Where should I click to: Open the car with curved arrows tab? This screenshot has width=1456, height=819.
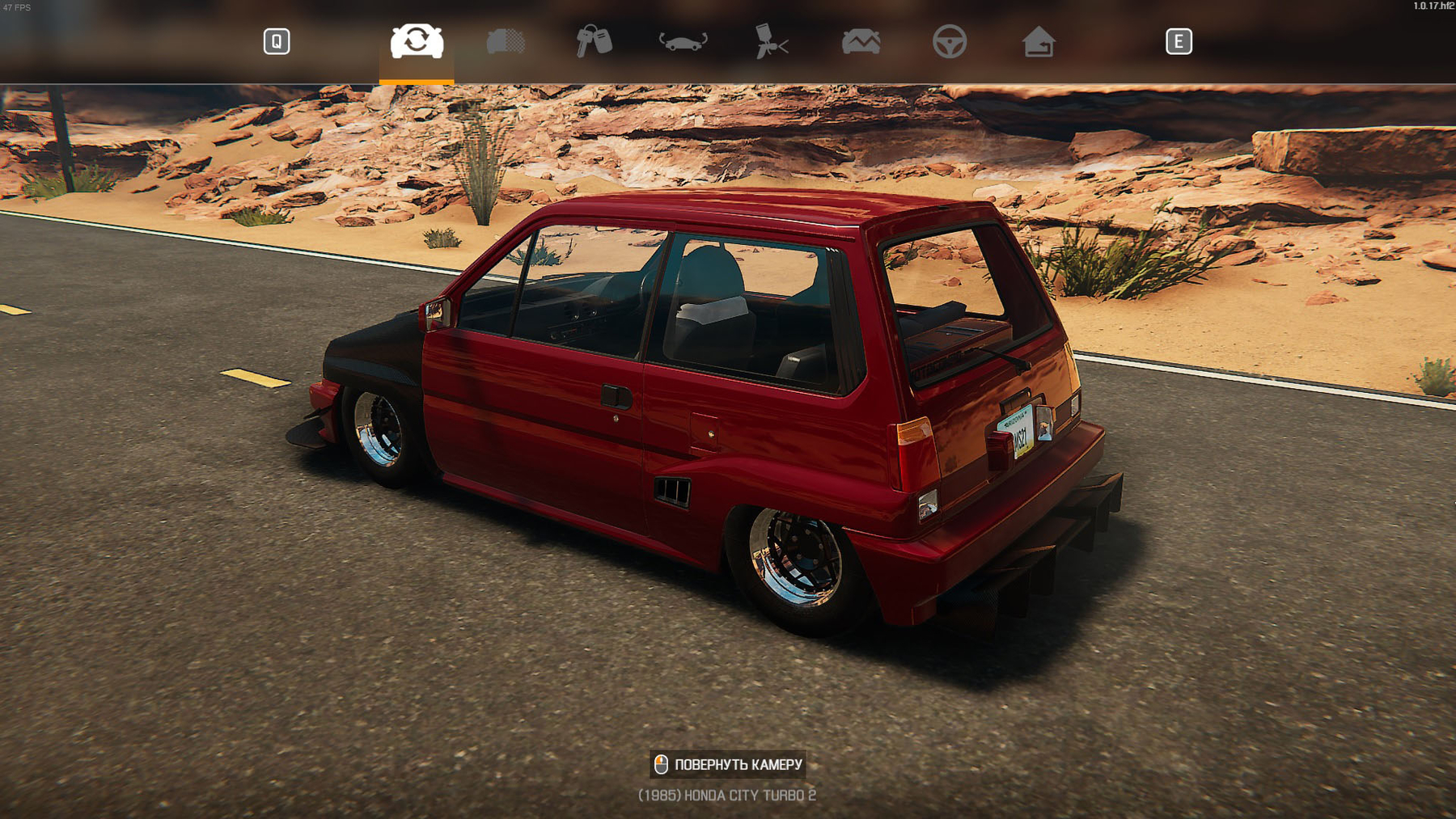point(684,41)
